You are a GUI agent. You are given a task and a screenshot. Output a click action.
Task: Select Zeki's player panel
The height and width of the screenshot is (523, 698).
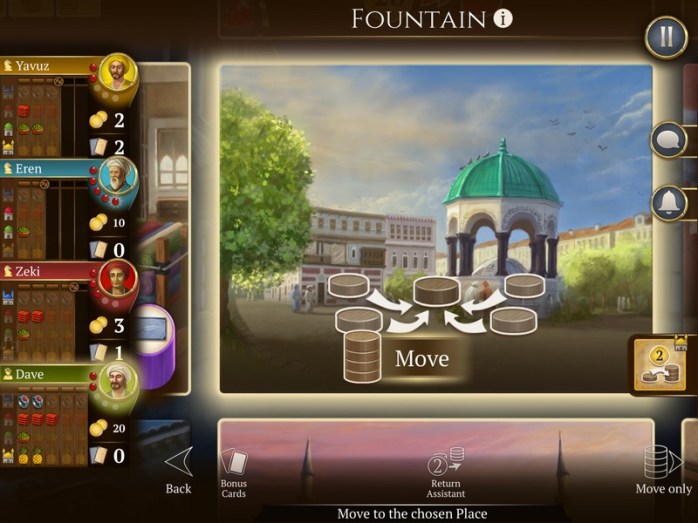click(x=60, y=311)
